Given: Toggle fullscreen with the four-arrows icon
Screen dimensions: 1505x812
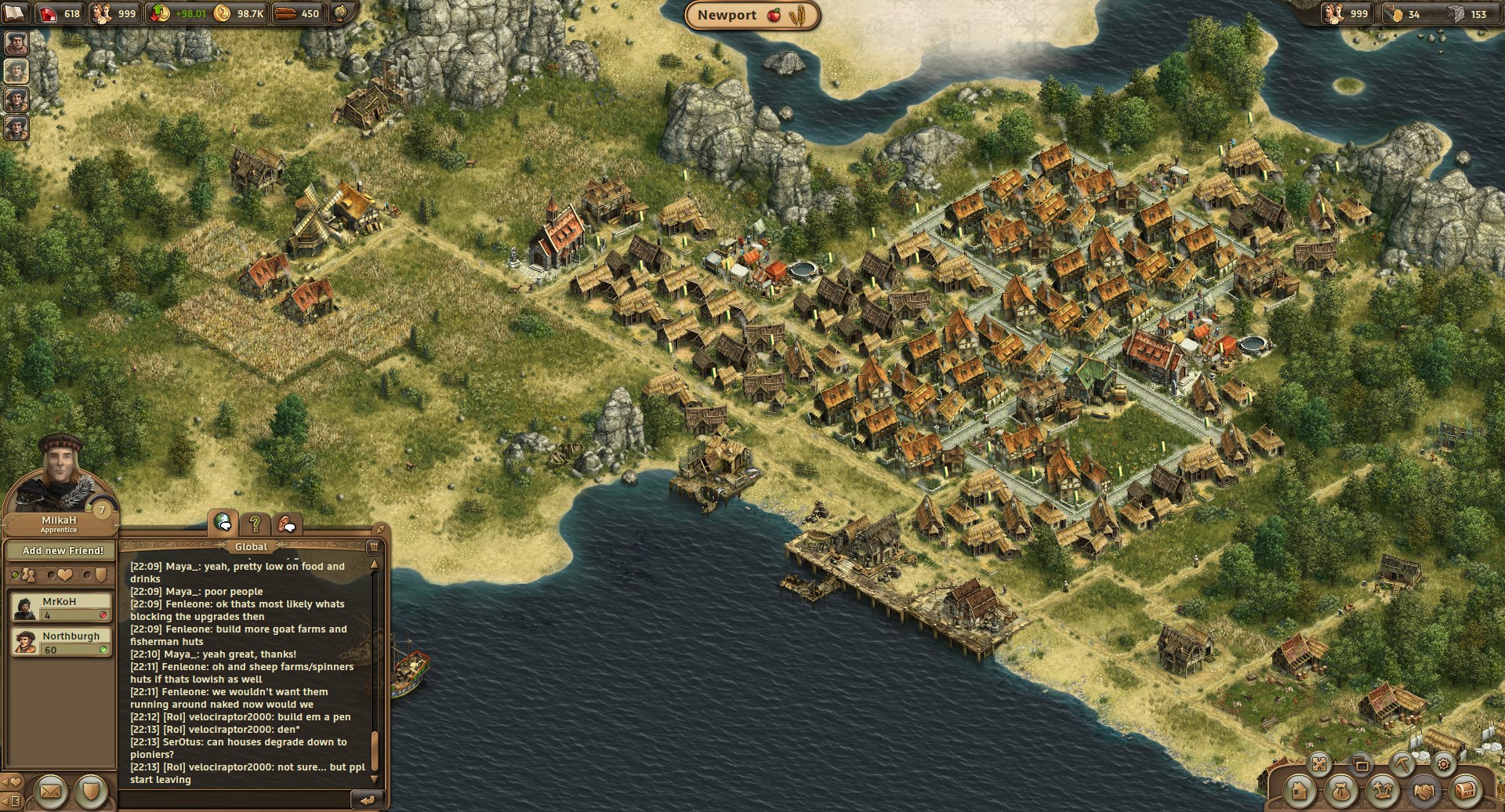Looking at the screenshot, I should [1319, 763].
